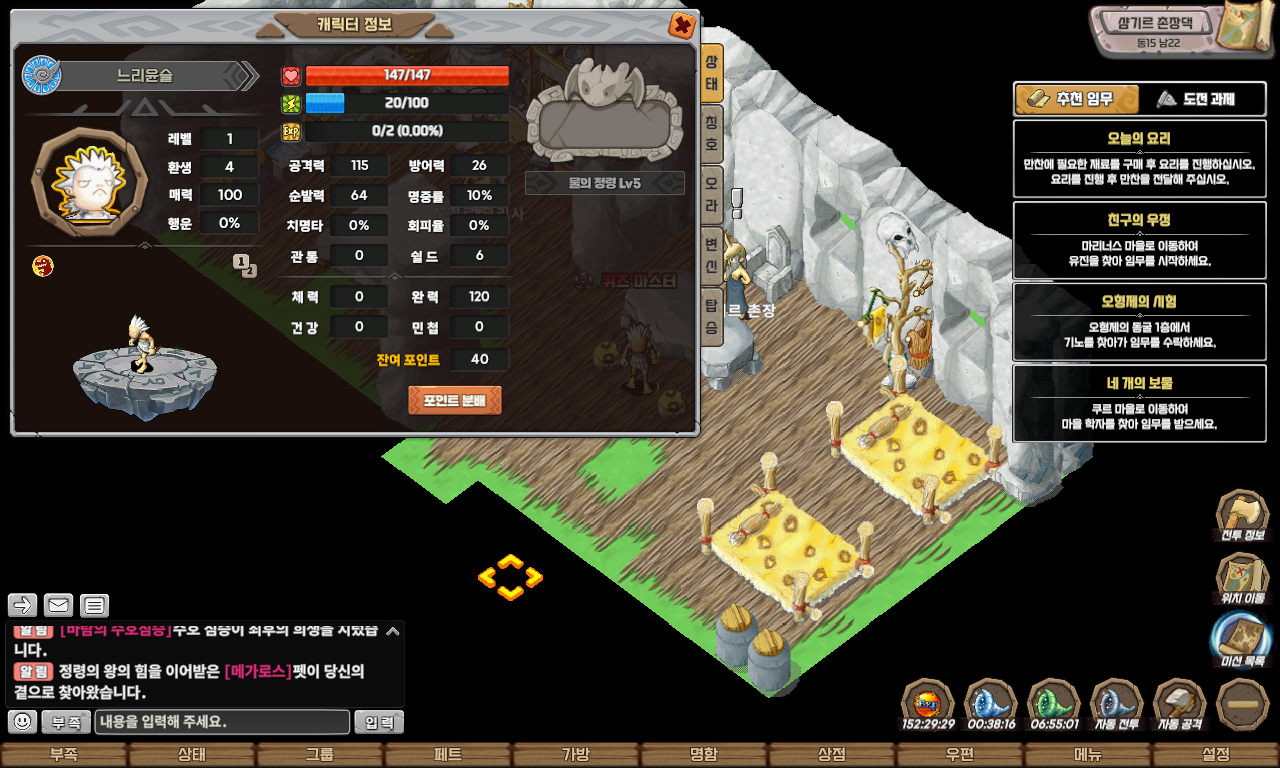The width and height of the screenshot is (1280, 768).
Task: Click the chat text input field
Action: pos(222,722)
